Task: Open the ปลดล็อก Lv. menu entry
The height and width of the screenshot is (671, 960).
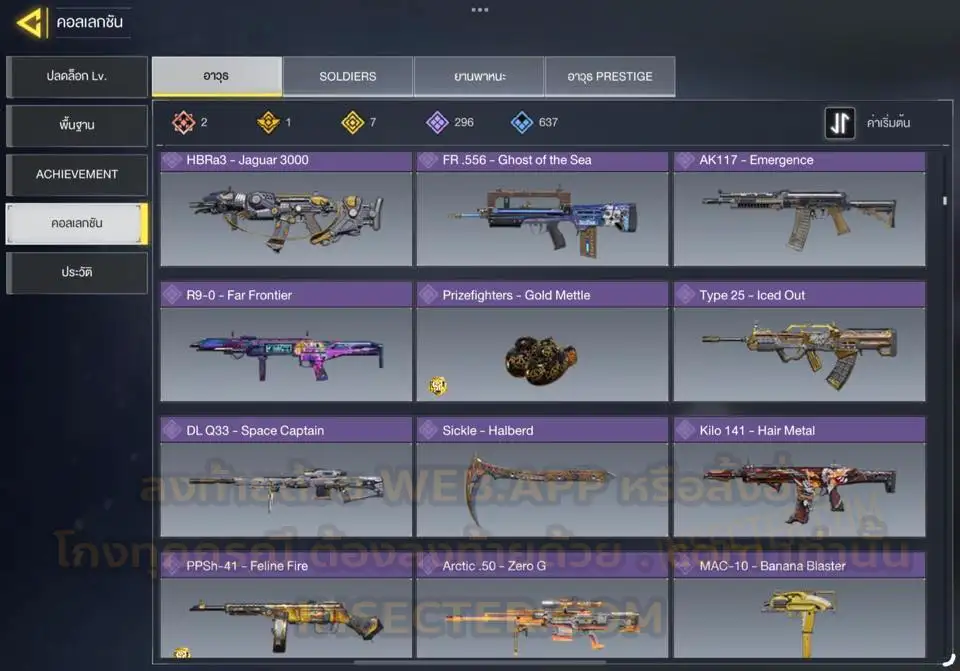Action: (x=77, y=77)
